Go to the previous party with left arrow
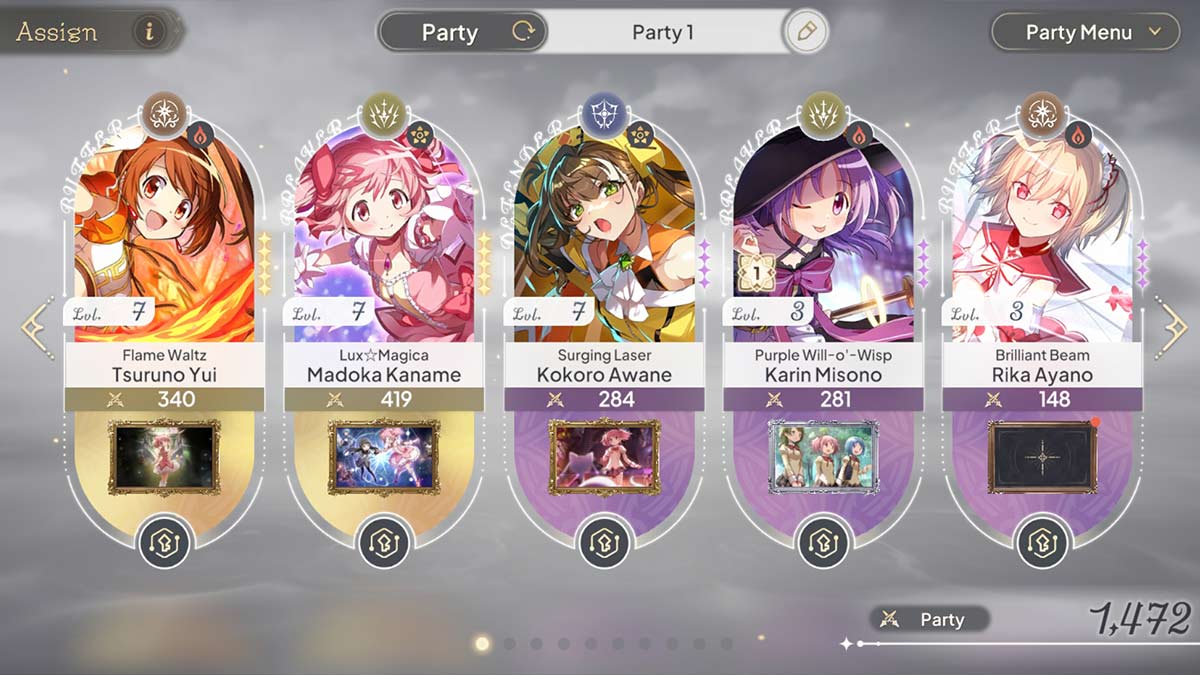This screenshot has width=1200, height=675. click(x=36, y=327)
